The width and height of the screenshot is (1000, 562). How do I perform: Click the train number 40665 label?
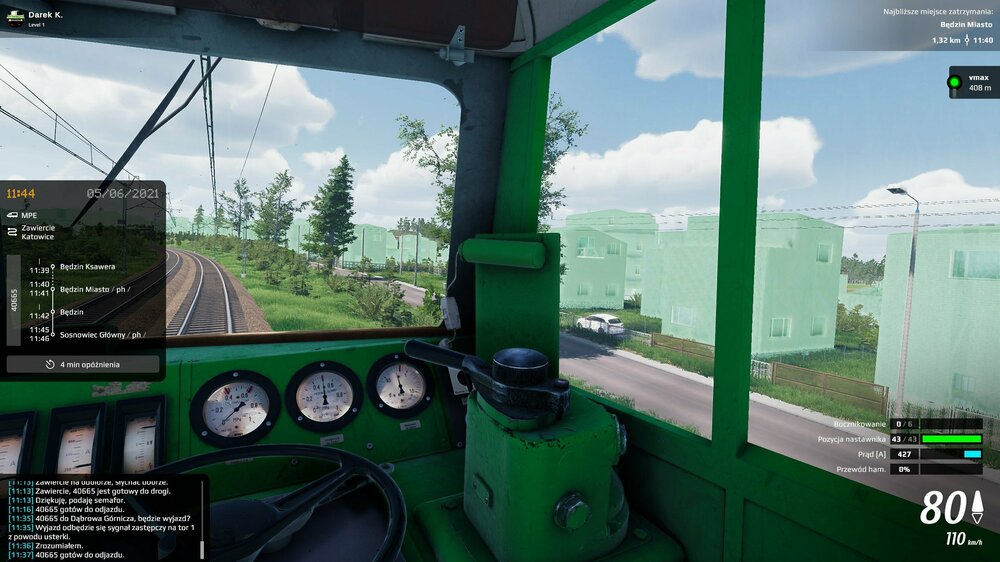point(14,301)
